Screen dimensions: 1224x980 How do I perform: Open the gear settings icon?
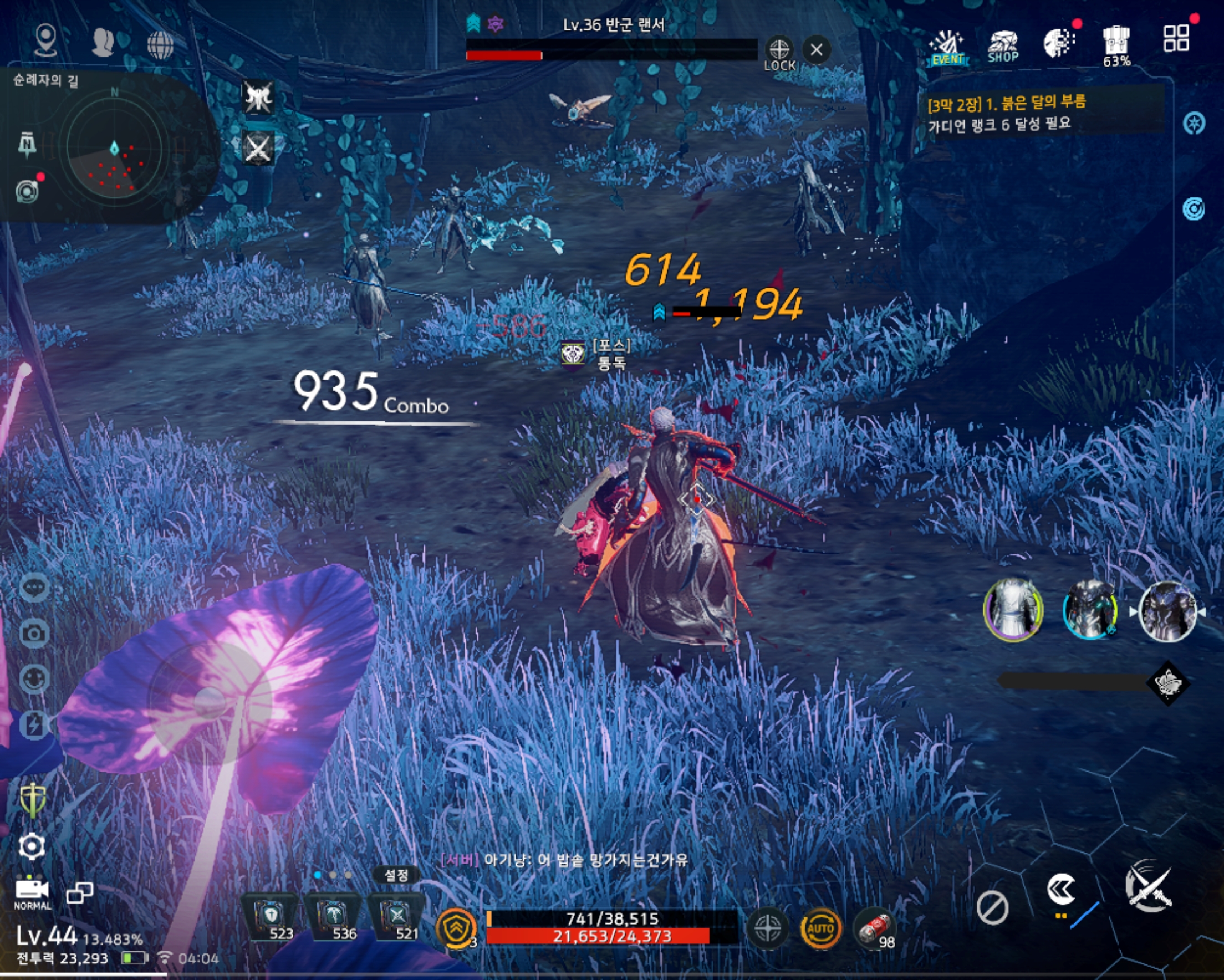point(32,846)
